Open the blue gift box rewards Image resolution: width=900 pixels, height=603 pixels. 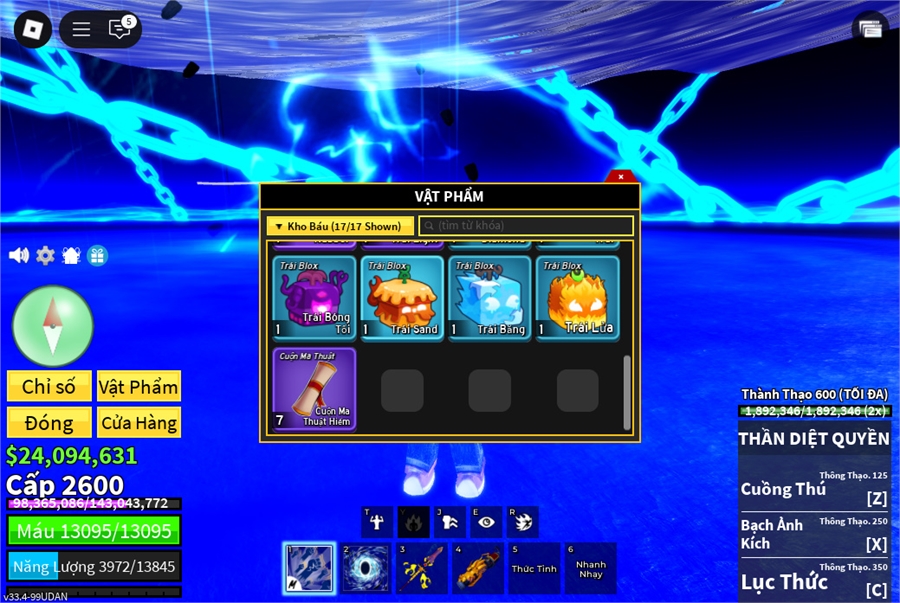(x=97, y=255)
